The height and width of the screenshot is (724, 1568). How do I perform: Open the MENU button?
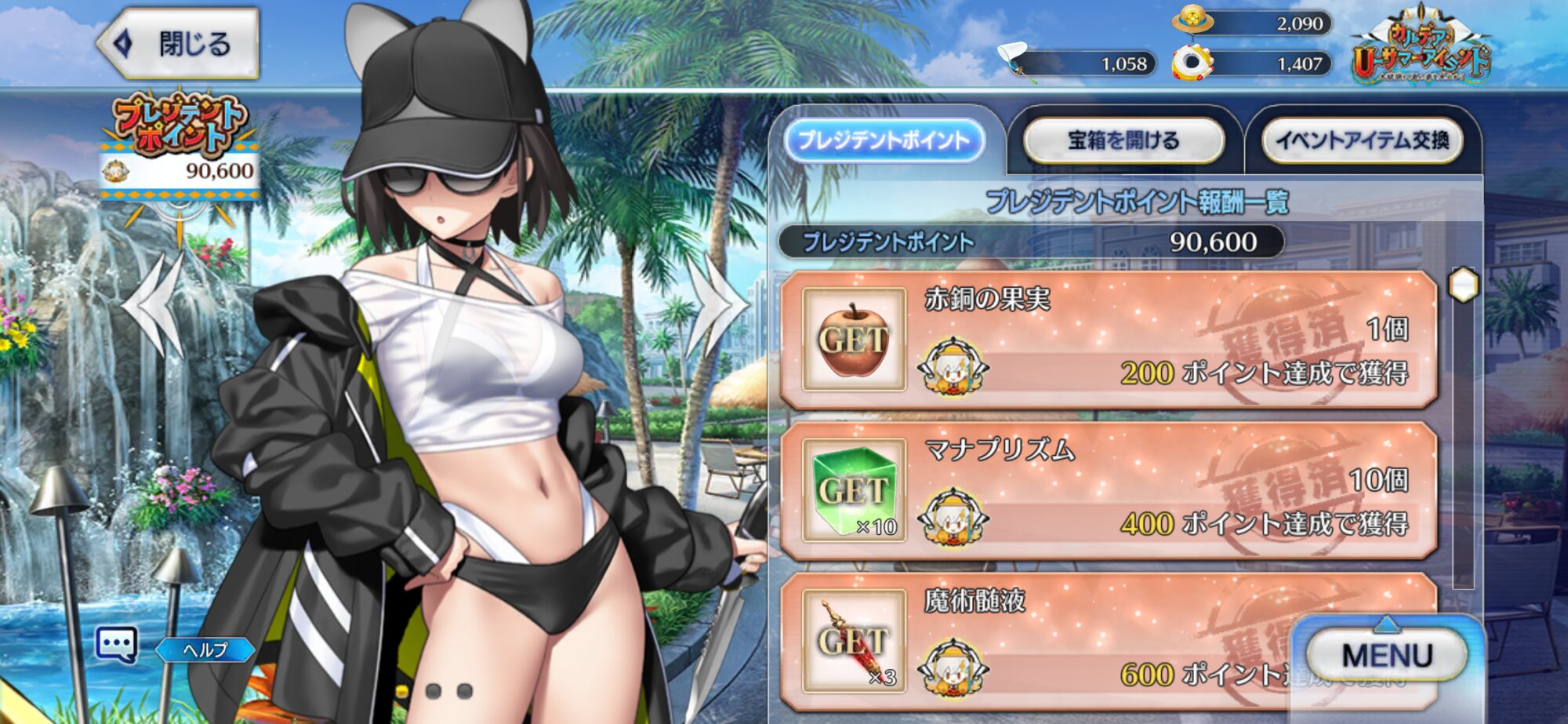tap(1386, 656)
